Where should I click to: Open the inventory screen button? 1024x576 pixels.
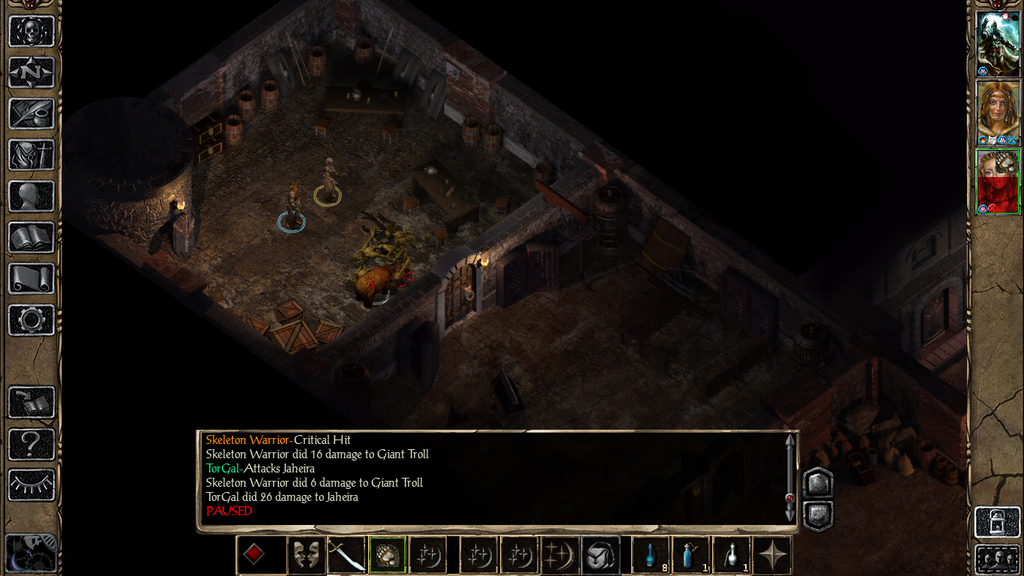point(31,154)
